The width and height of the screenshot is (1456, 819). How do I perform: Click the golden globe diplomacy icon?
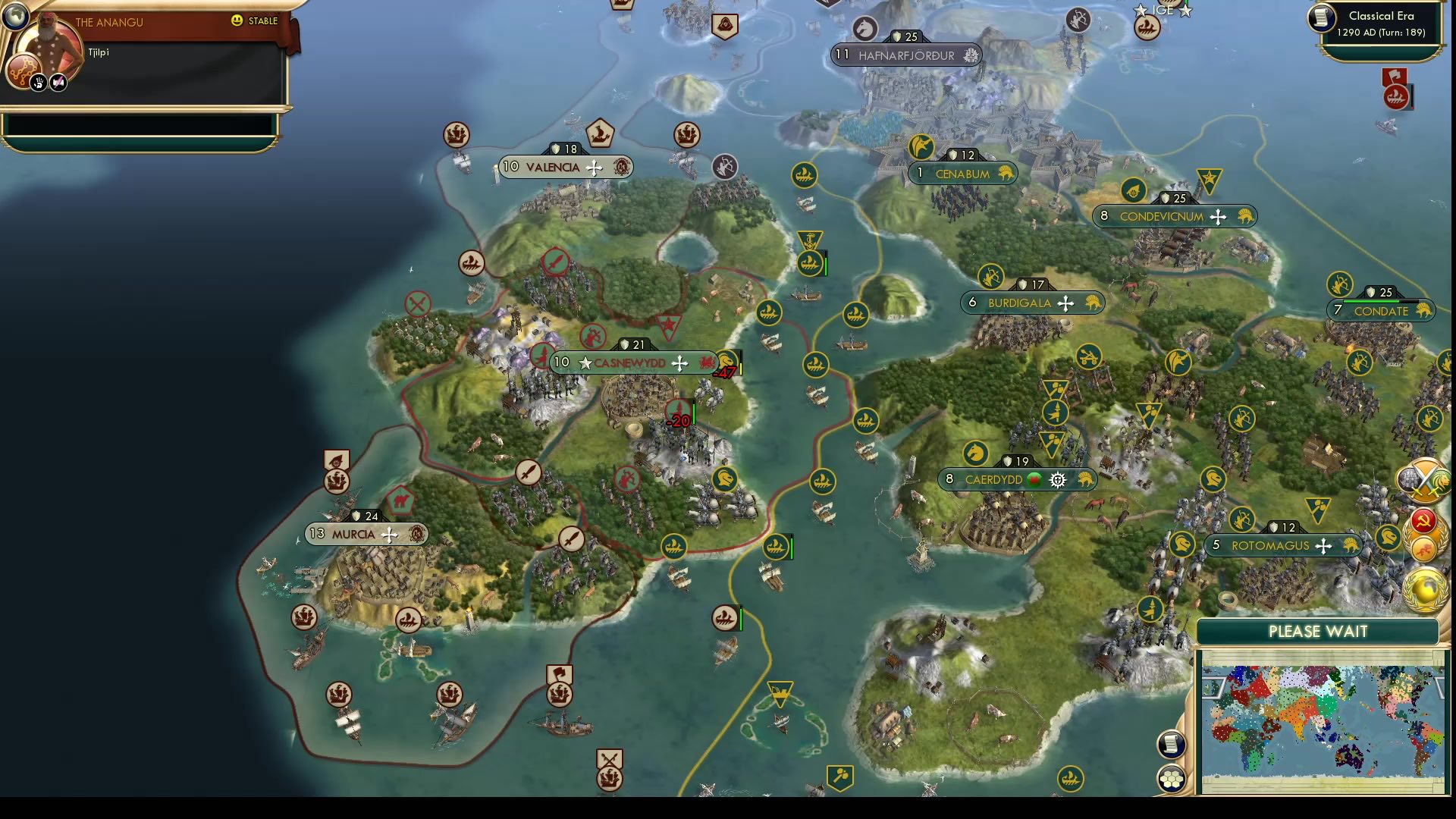click(1426, 586)
